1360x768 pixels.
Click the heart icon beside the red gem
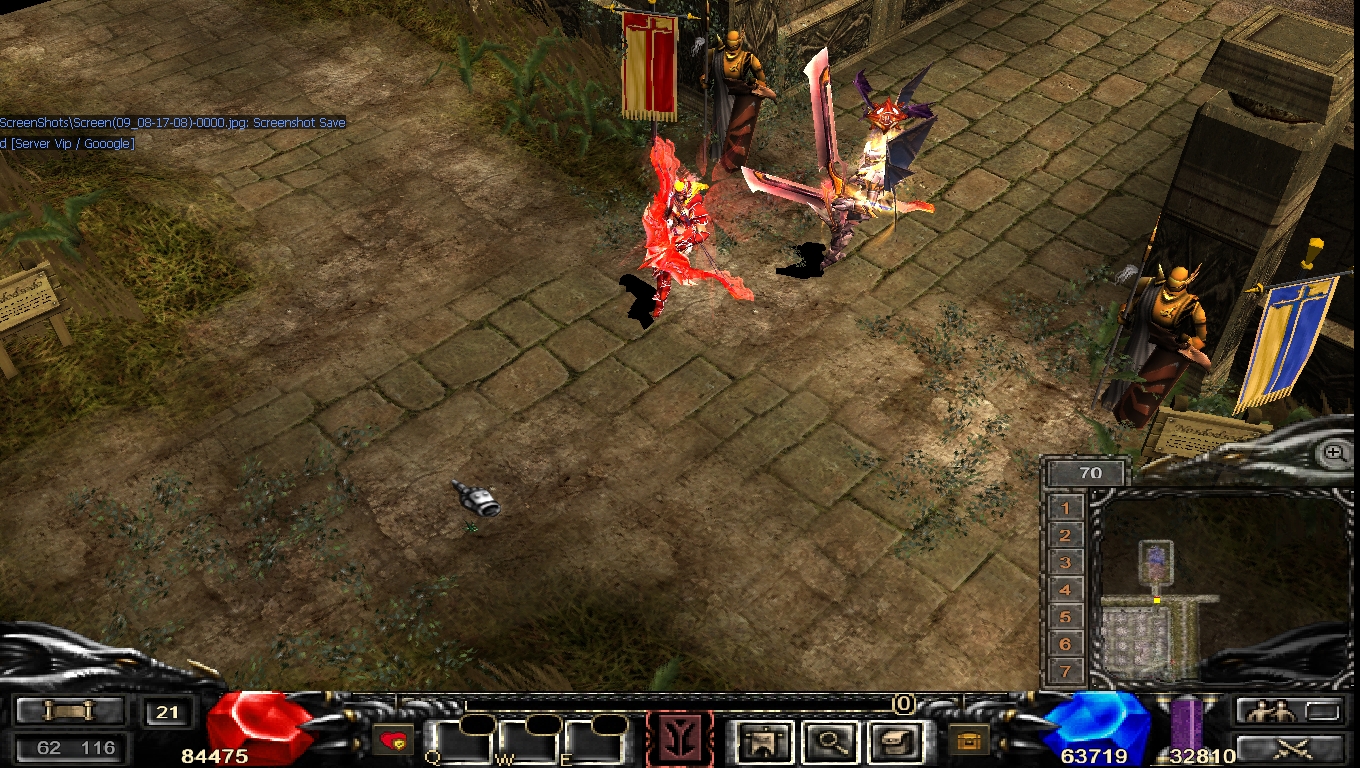(392, 741)
